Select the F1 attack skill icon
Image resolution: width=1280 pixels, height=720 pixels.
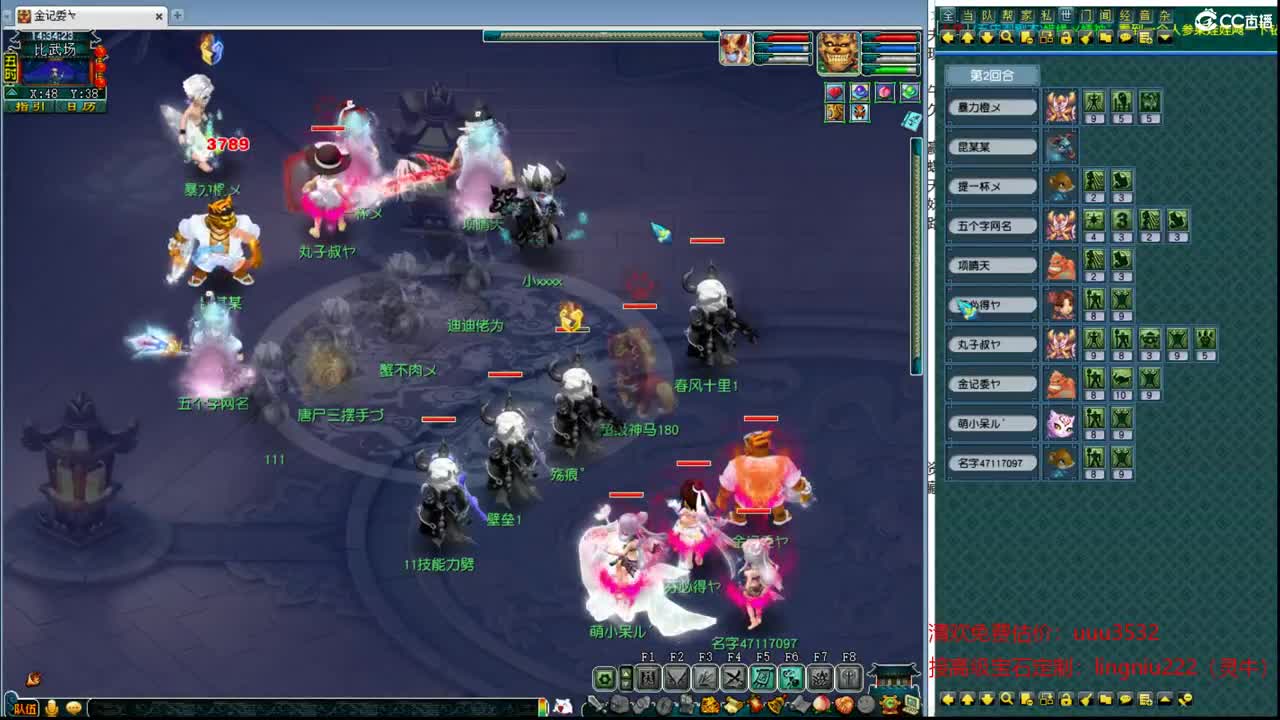coord(650,678)
